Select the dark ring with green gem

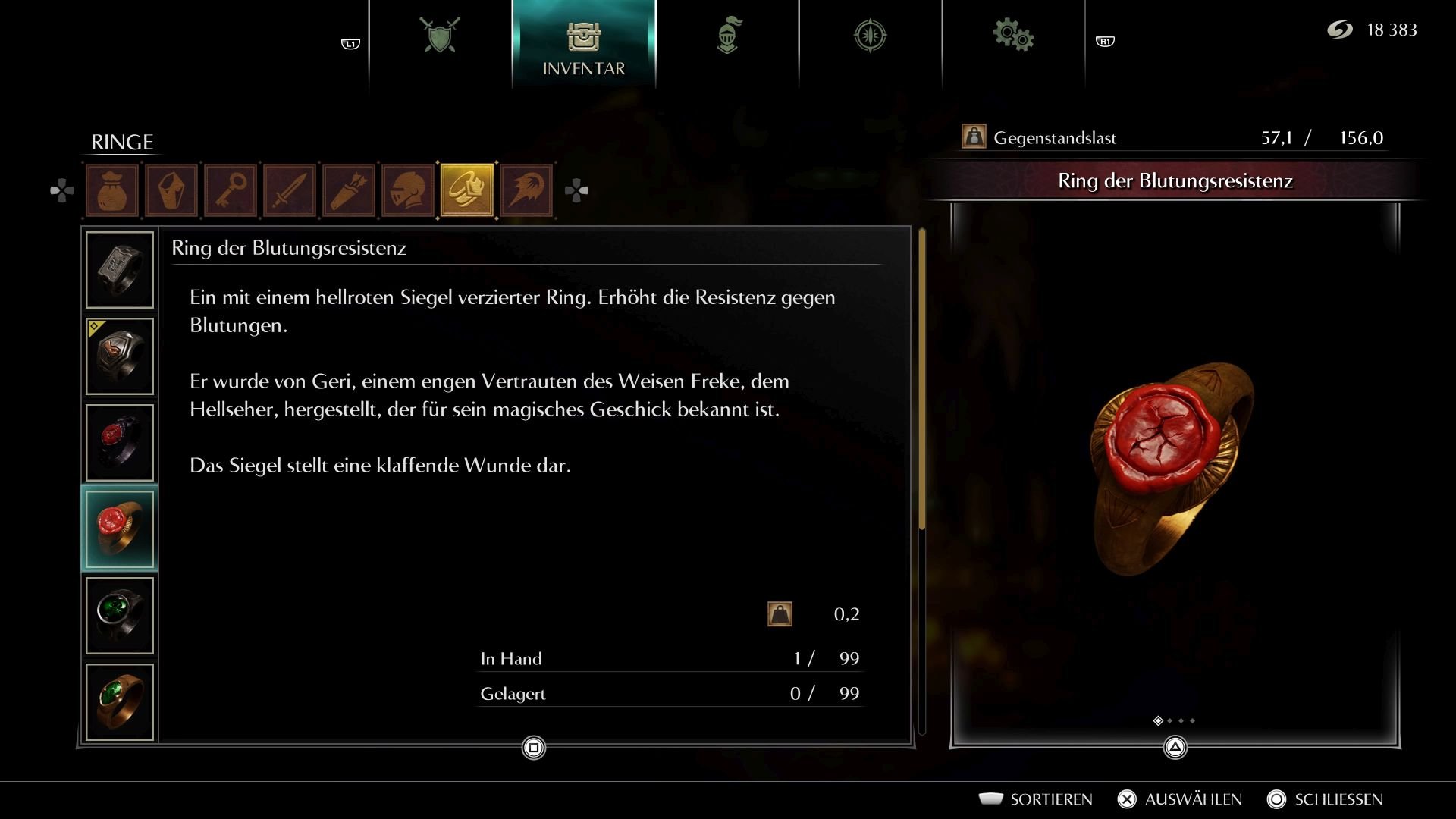[120, 616]
